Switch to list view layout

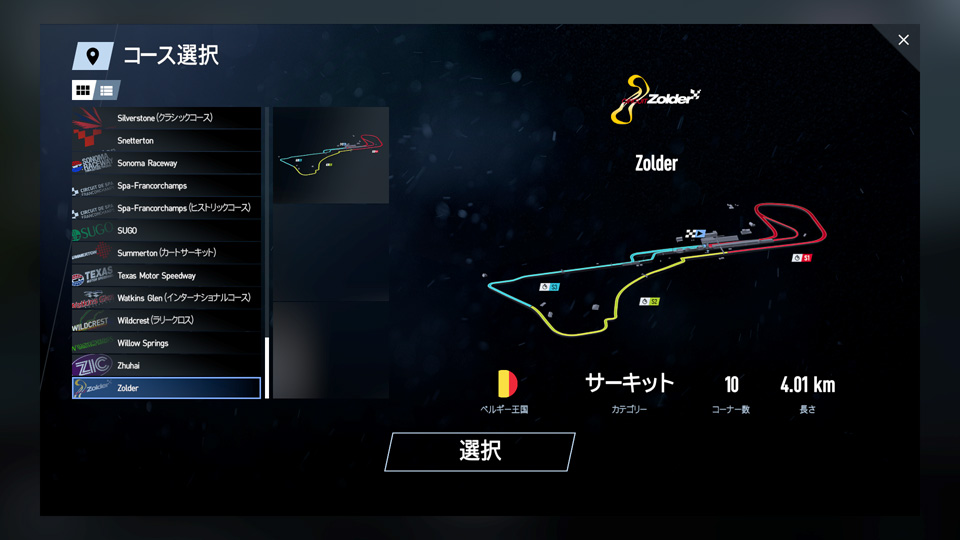107,90
